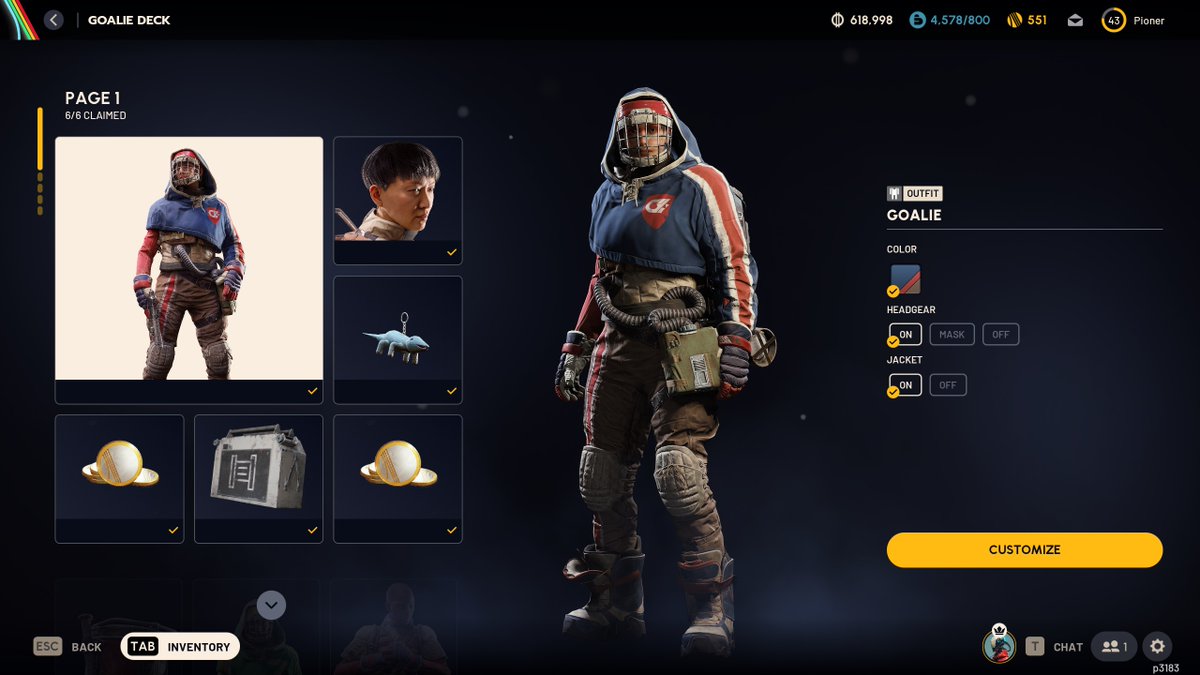The height and width of the screenshot is (675, 1200).
Task: Open the Inventory
Action: coord(180,647)
